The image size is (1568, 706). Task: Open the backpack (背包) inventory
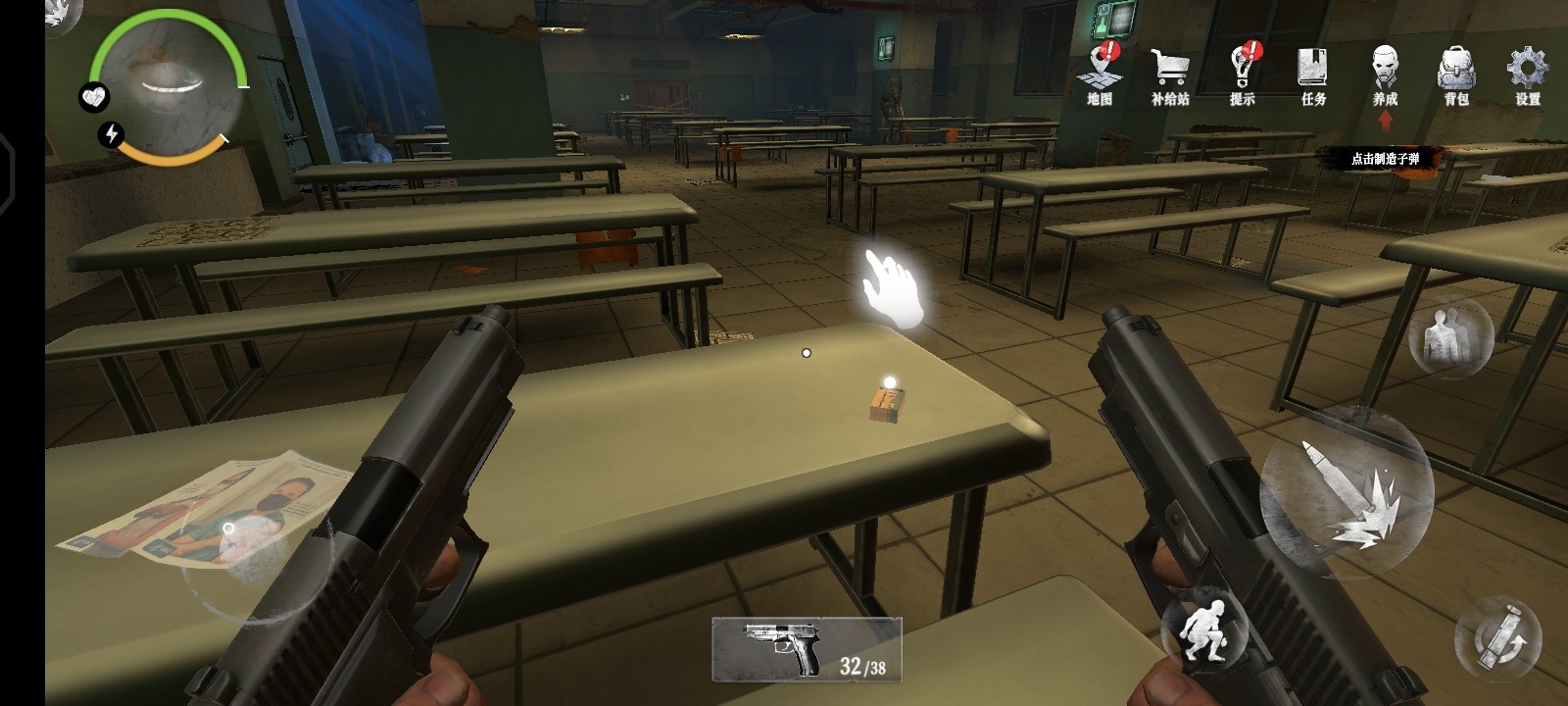tap(1456, 72)
